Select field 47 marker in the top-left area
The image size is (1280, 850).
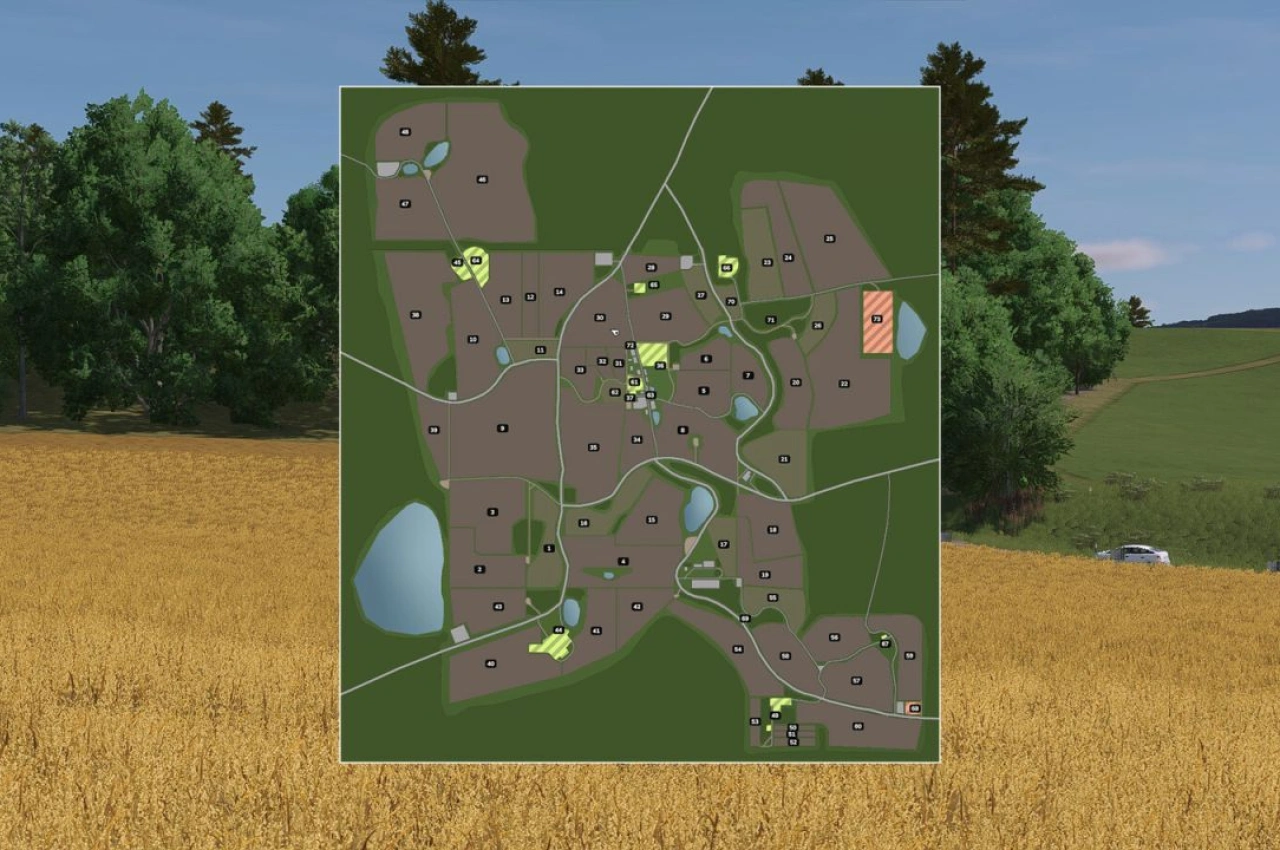coord(404,204)
